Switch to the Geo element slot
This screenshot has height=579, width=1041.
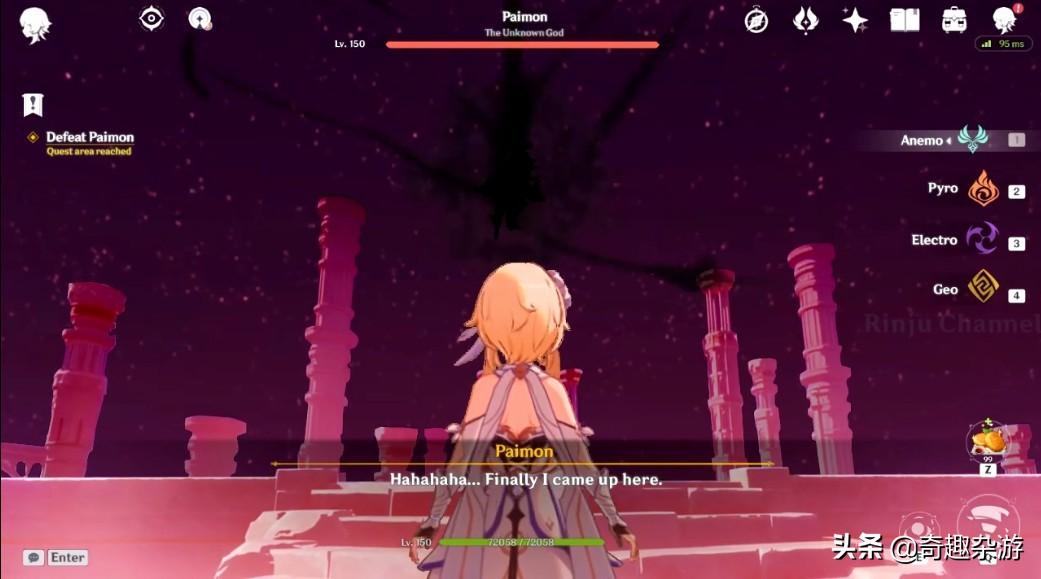coord(983,289)
